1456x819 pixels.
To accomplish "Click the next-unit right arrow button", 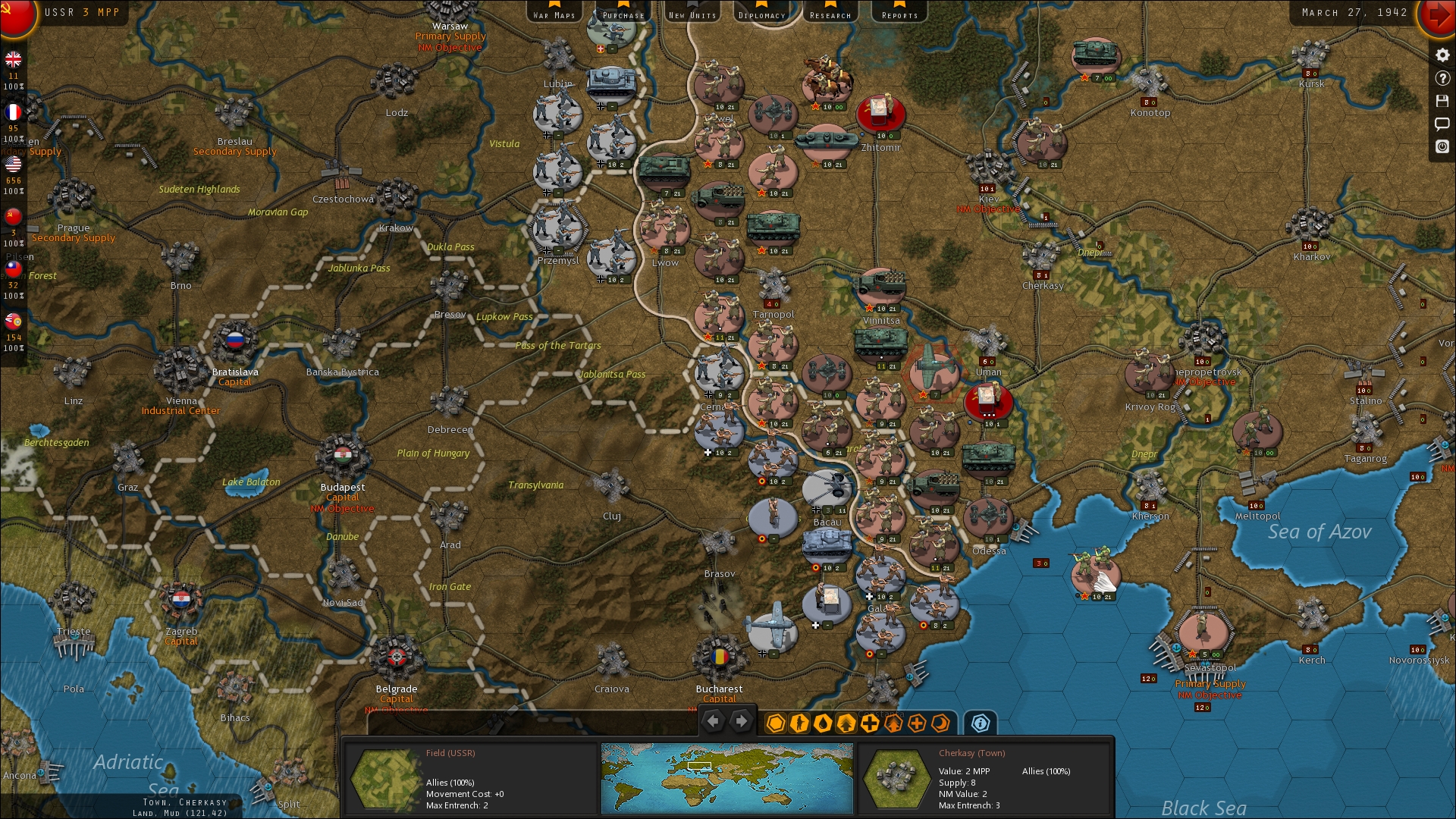I will tap(741, 722).
